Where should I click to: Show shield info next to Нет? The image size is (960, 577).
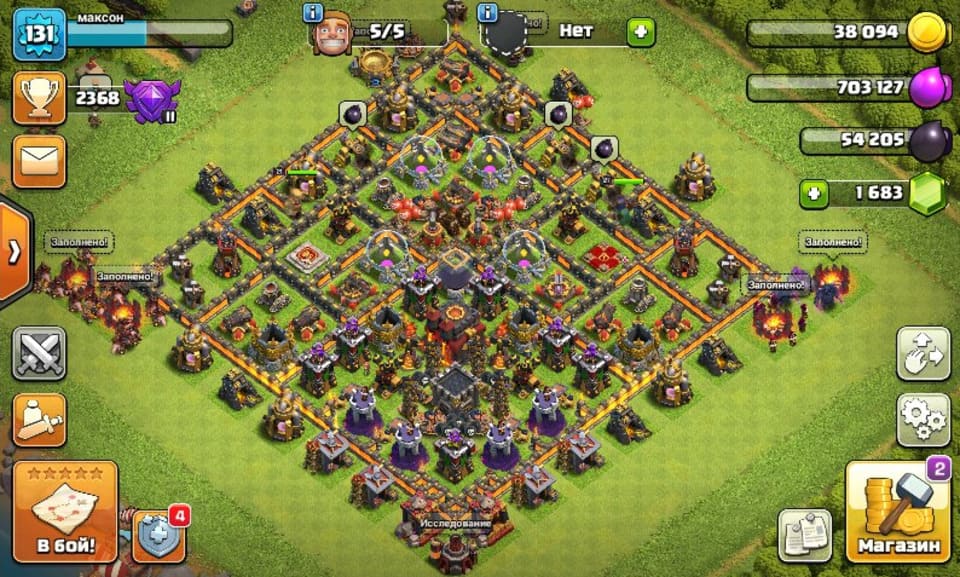tap(489, 14)
